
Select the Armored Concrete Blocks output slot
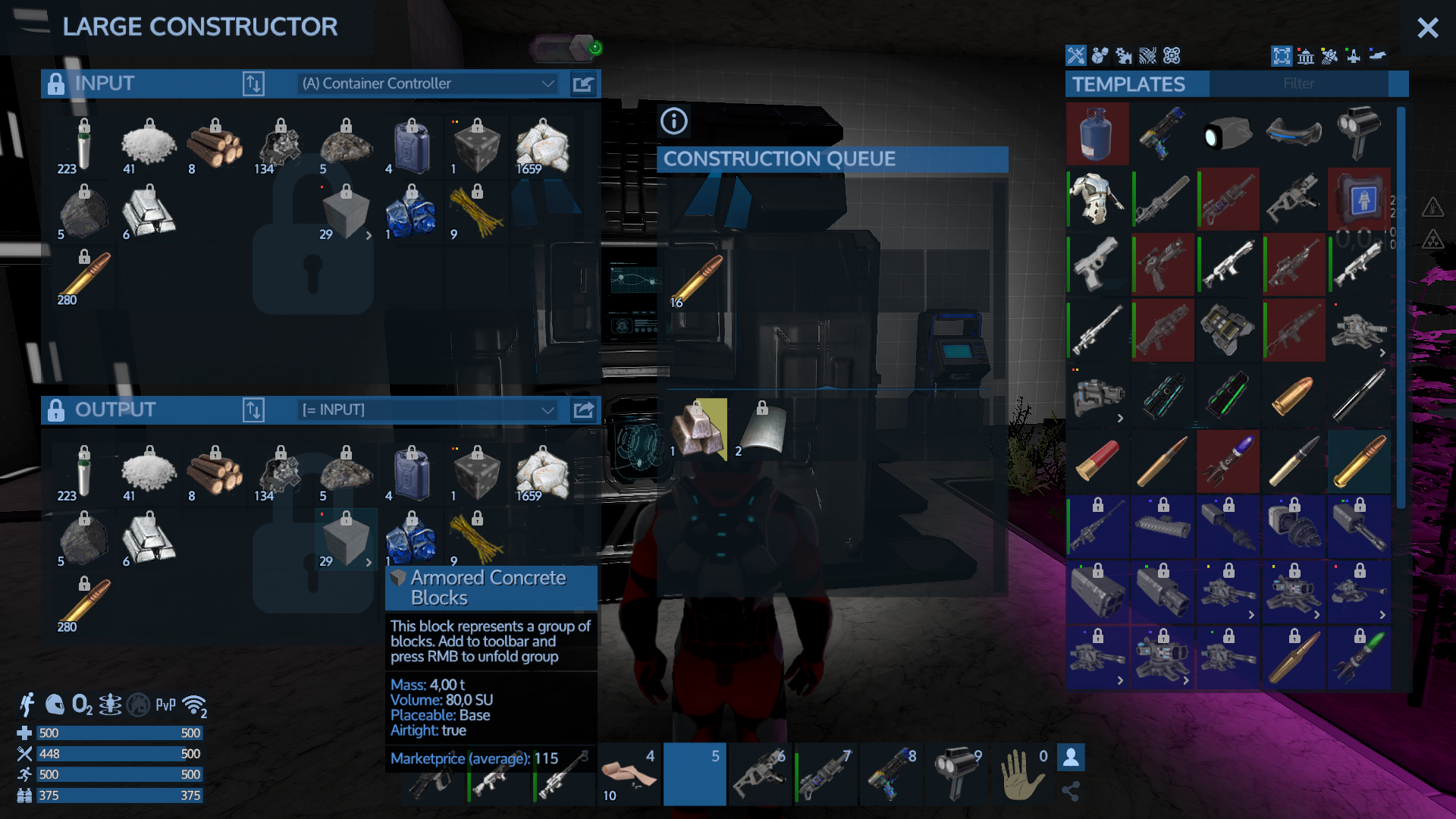346,540
